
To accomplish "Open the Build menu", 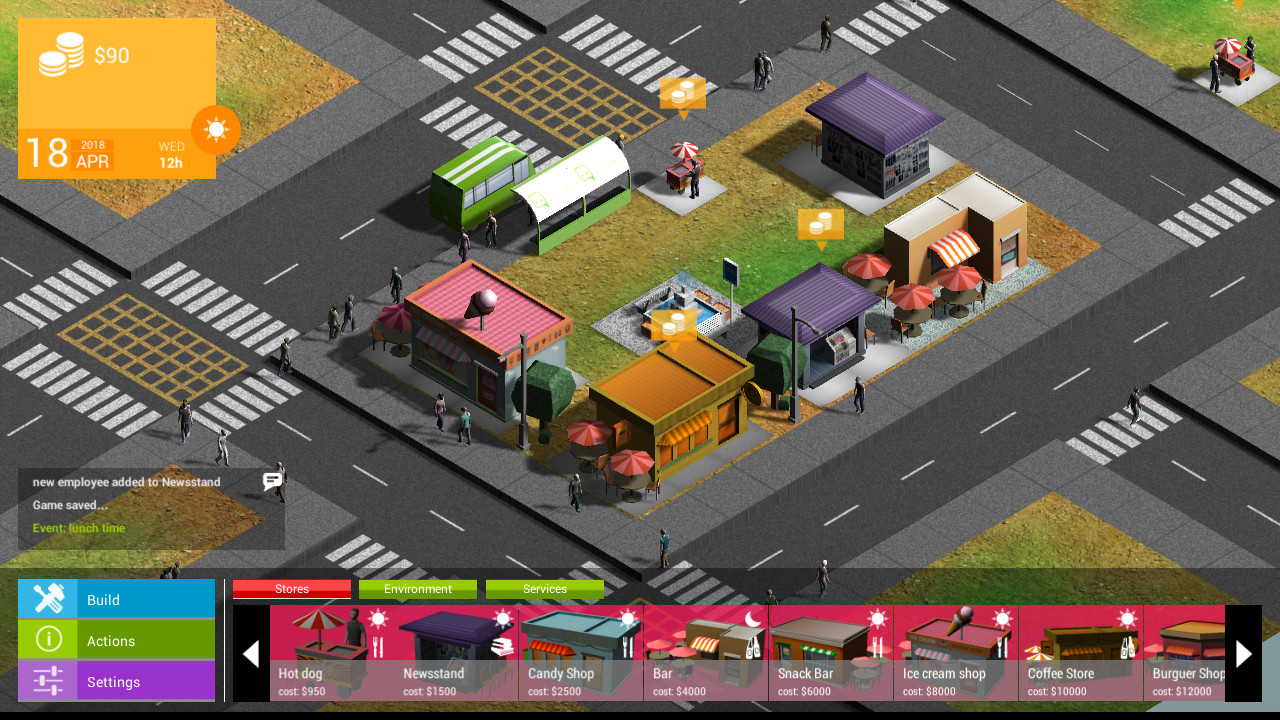I will coord(116,599).
